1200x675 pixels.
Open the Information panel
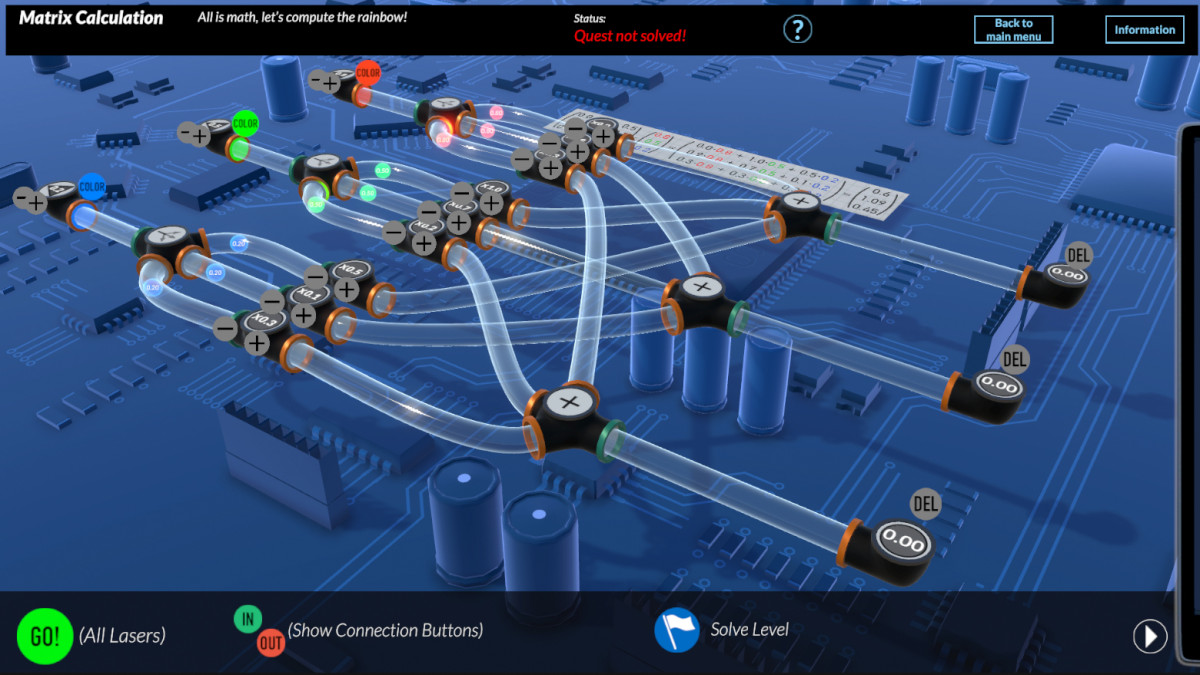[1144, 30]
